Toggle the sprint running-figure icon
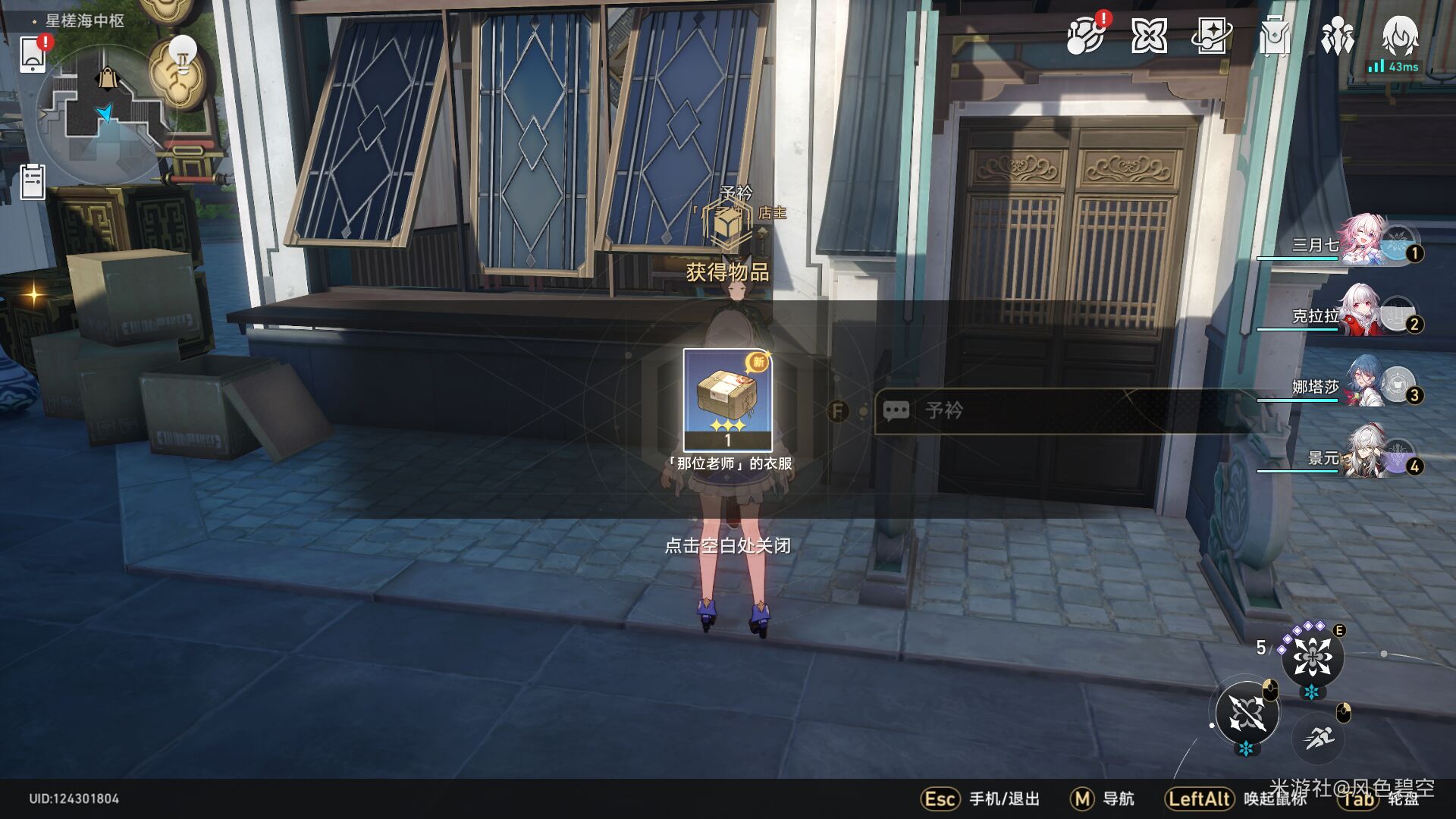 click(x=1319, y=736)
